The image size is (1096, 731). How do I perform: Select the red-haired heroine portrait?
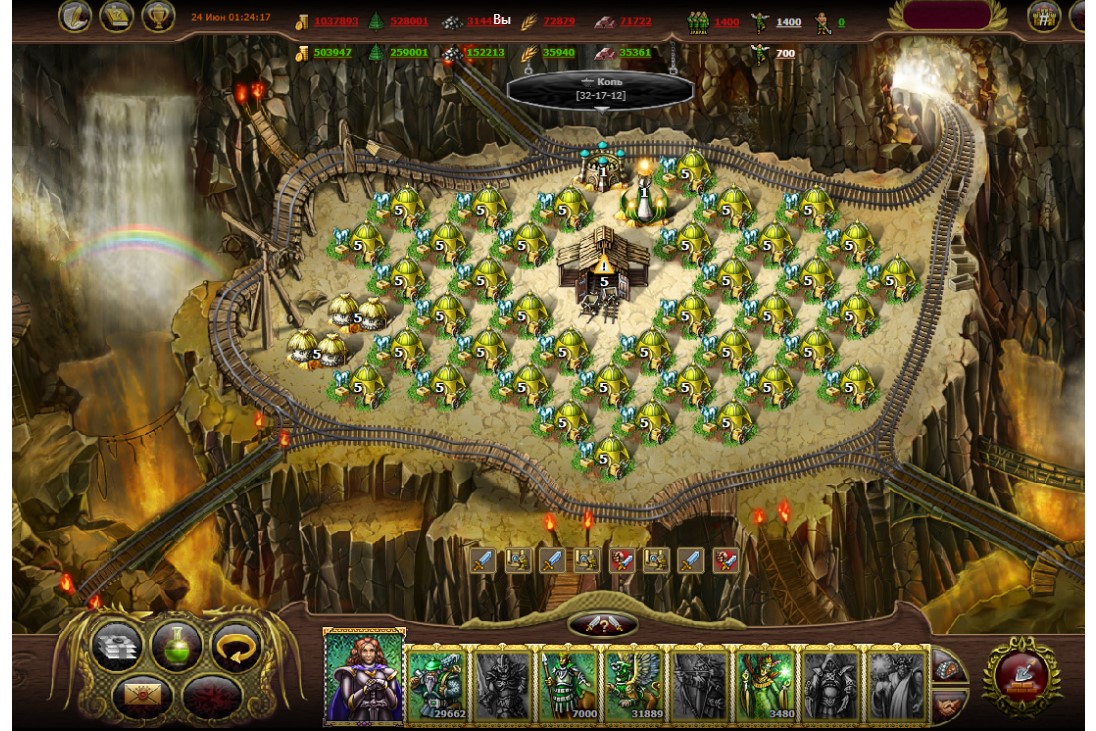click(x=364, y=676)
